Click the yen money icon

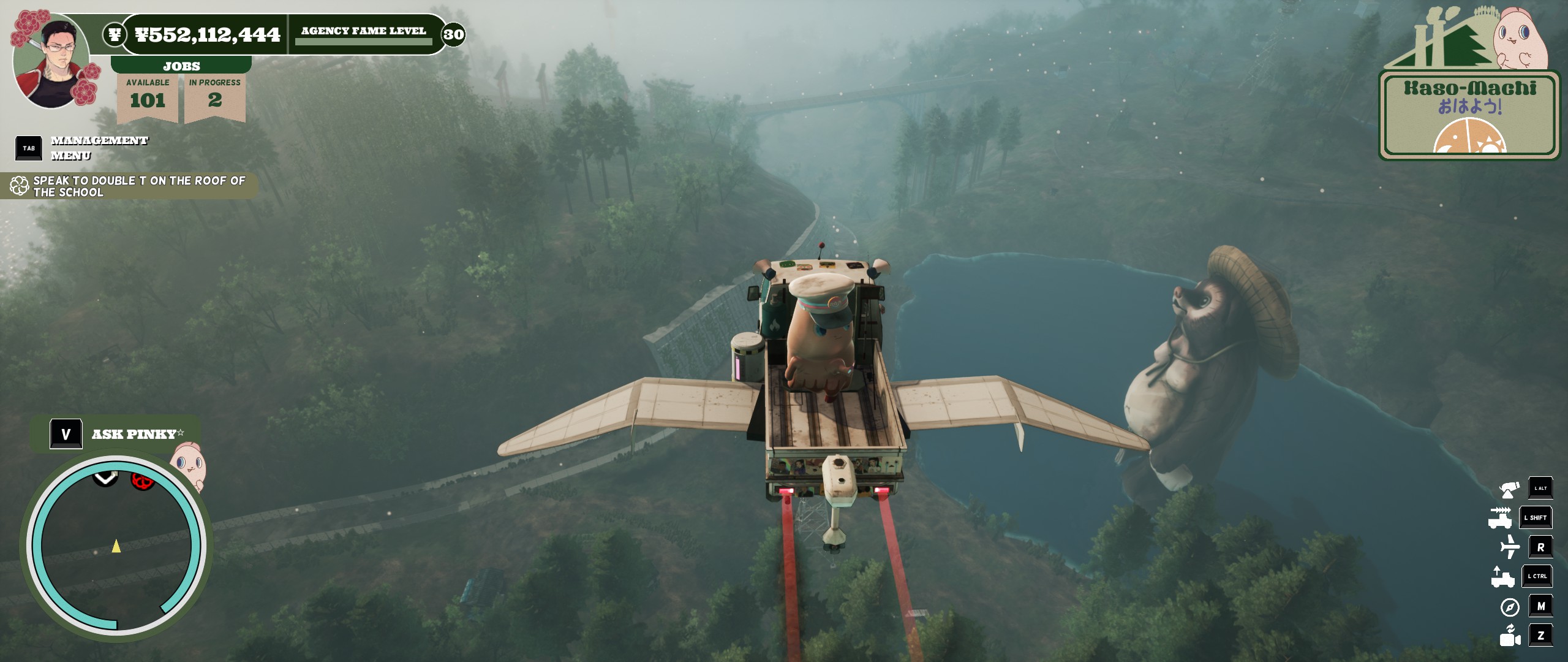click(115, 34)
